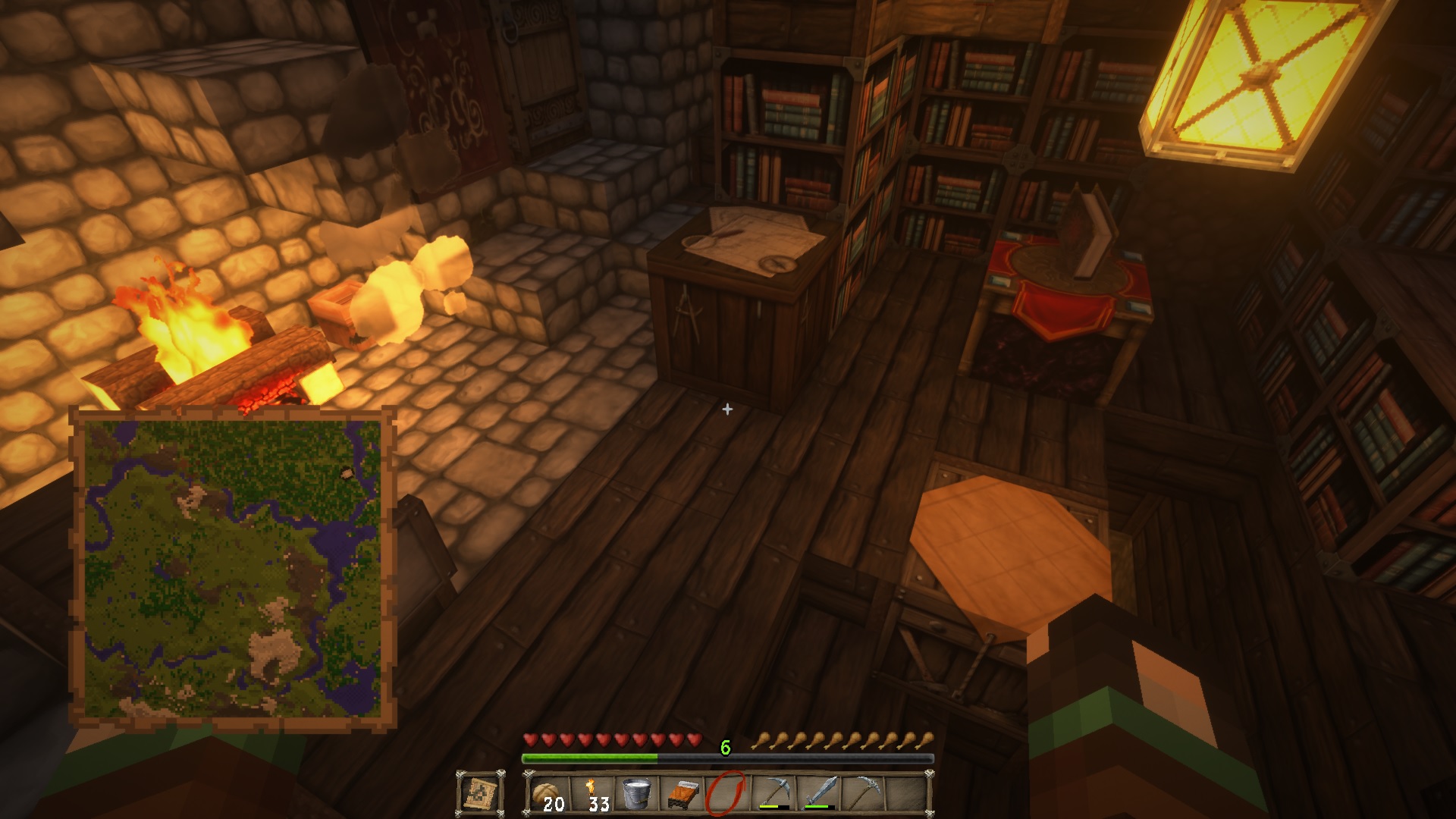
Task: Select the bed item in hotbar
Action: pyautogui.click(x=682, y=794)
